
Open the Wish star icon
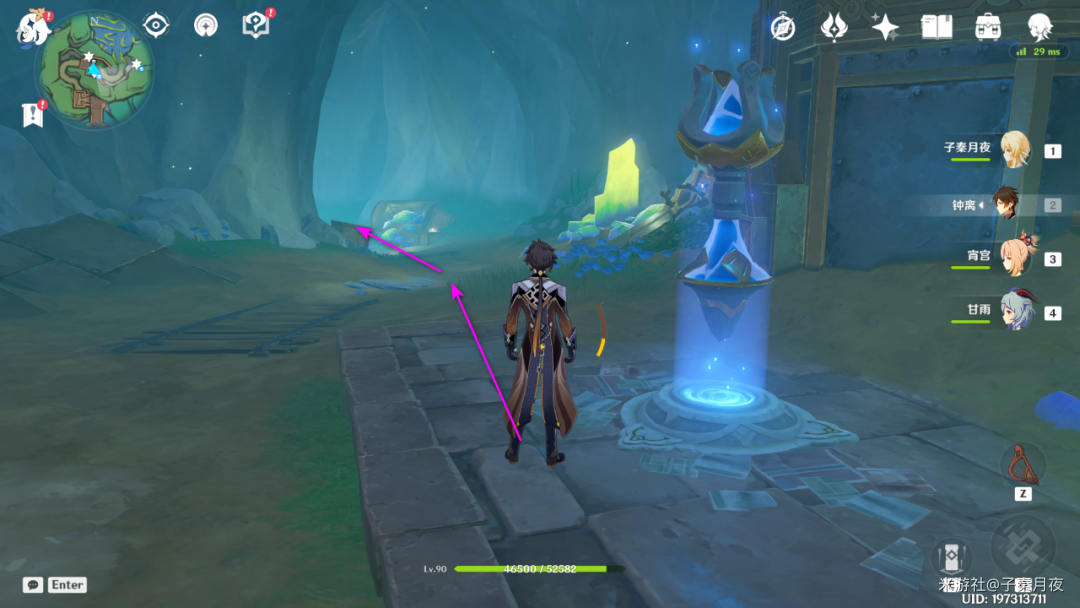point(885,27)
